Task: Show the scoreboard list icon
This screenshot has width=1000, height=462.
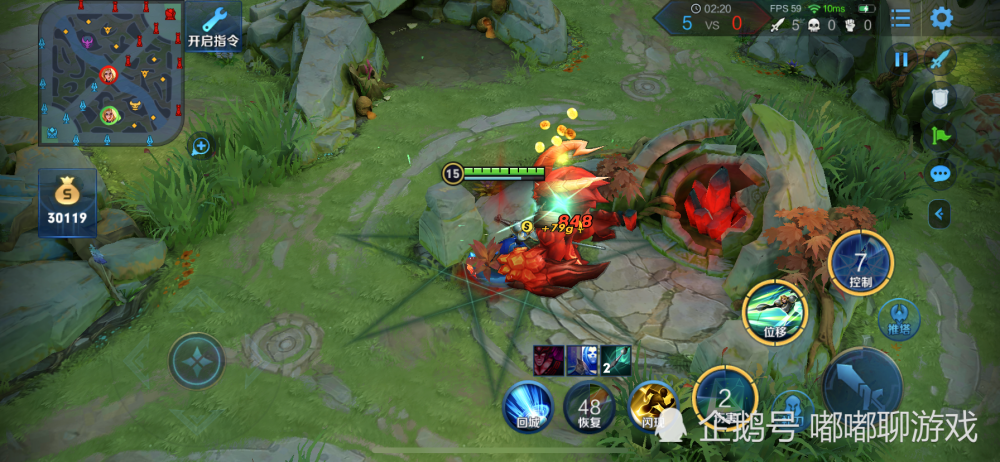Action: [901, 18]
